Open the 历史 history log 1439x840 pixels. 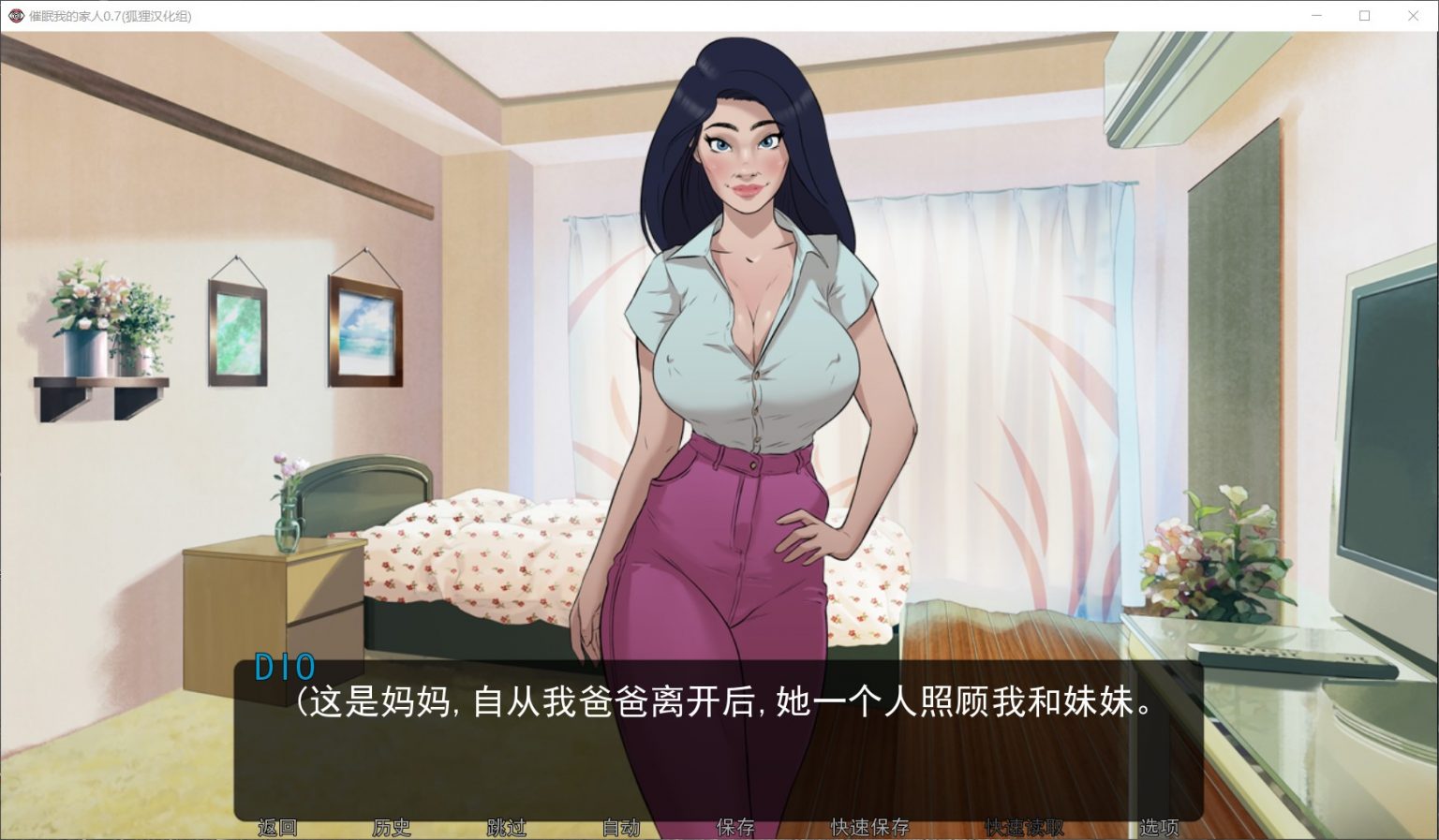click(x=390, y=828)
